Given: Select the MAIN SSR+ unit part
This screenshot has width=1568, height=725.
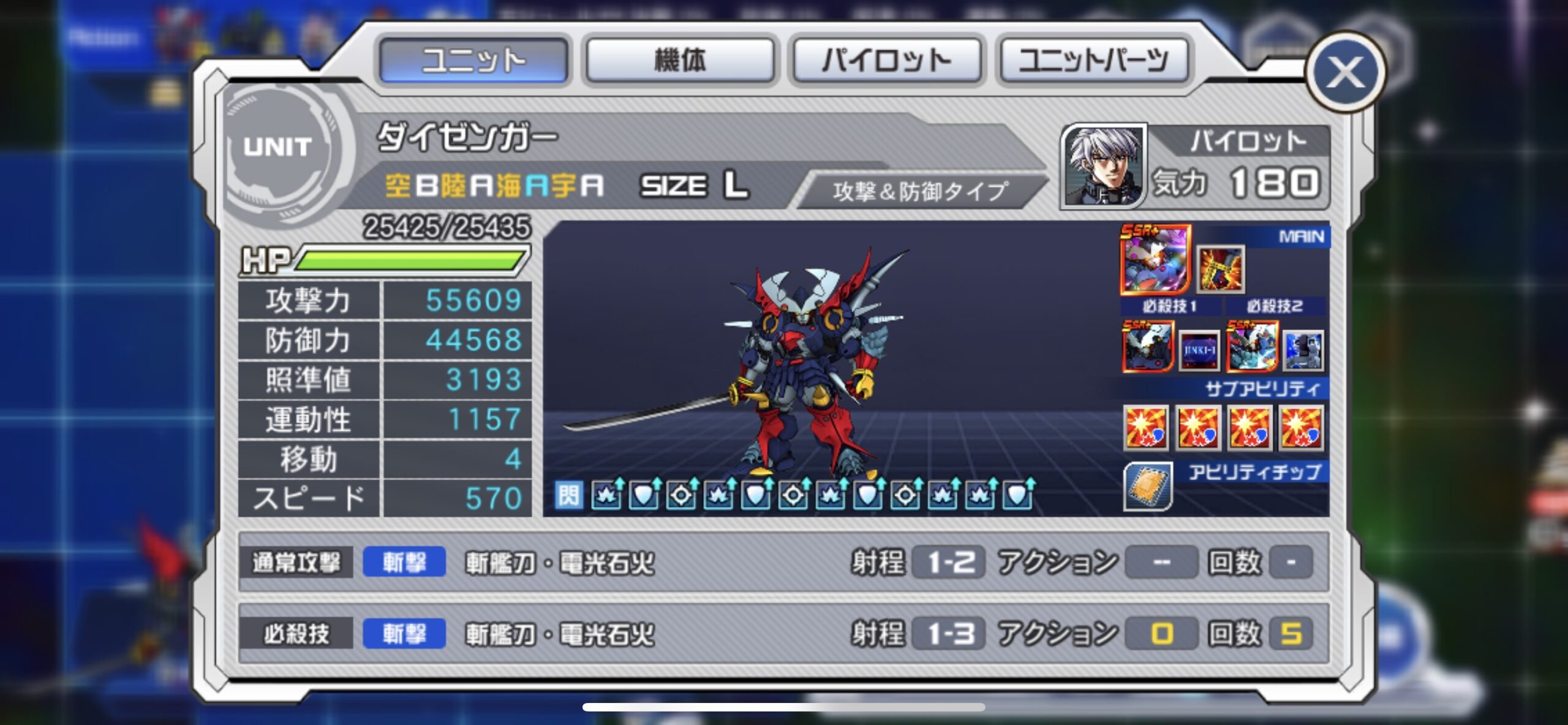Looking at the screenshot, I should coord(1155,259).
